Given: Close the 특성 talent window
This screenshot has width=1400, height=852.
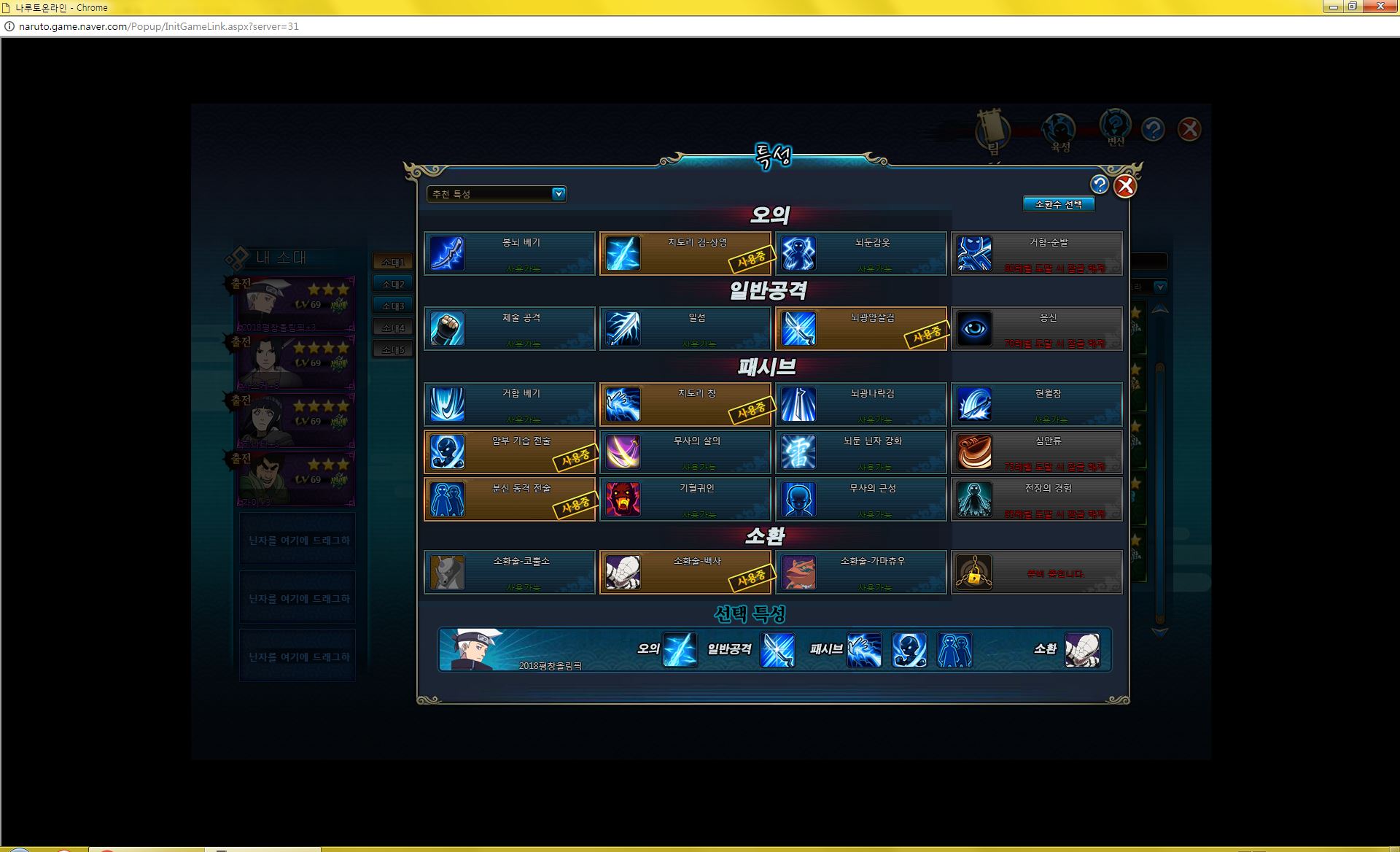Looking at the screenshot, I should coord(1125,187).
